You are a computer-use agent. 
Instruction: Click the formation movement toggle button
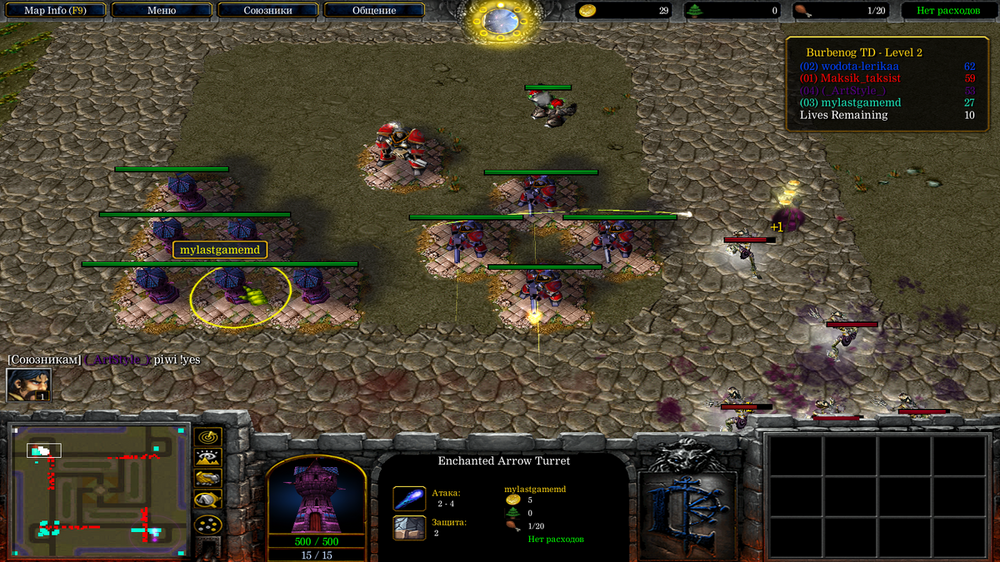tap(208, 524)
